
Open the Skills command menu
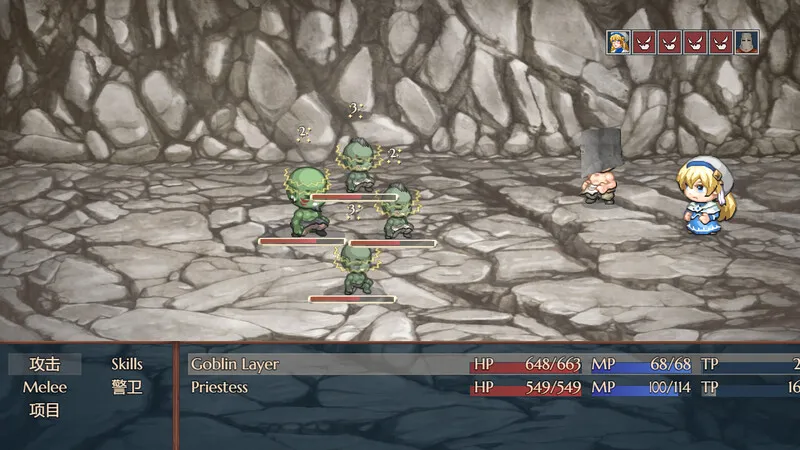[127, 364]
